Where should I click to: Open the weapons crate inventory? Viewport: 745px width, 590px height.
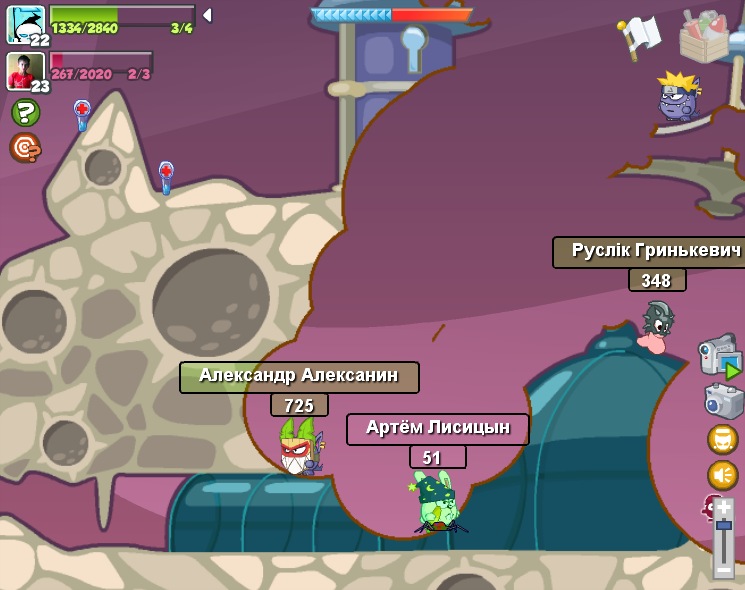(703, 36)
